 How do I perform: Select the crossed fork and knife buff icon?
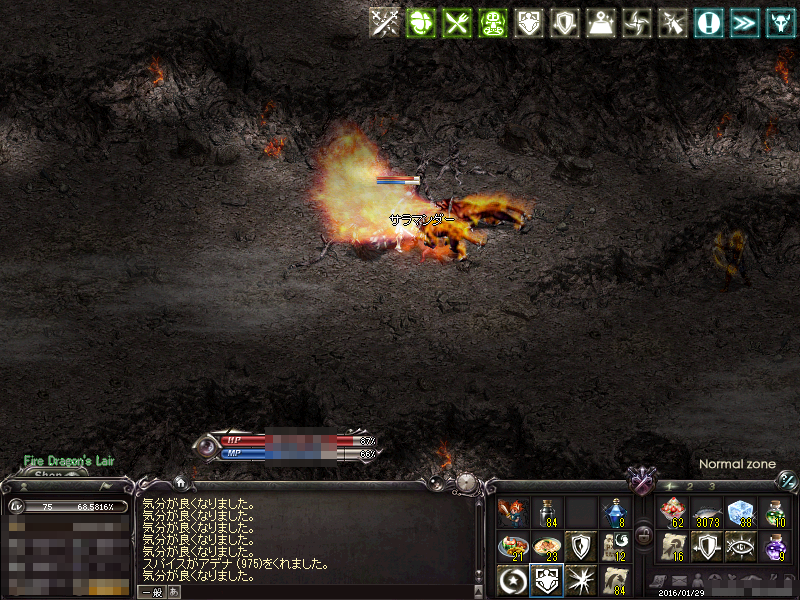[x=456, y=23]
